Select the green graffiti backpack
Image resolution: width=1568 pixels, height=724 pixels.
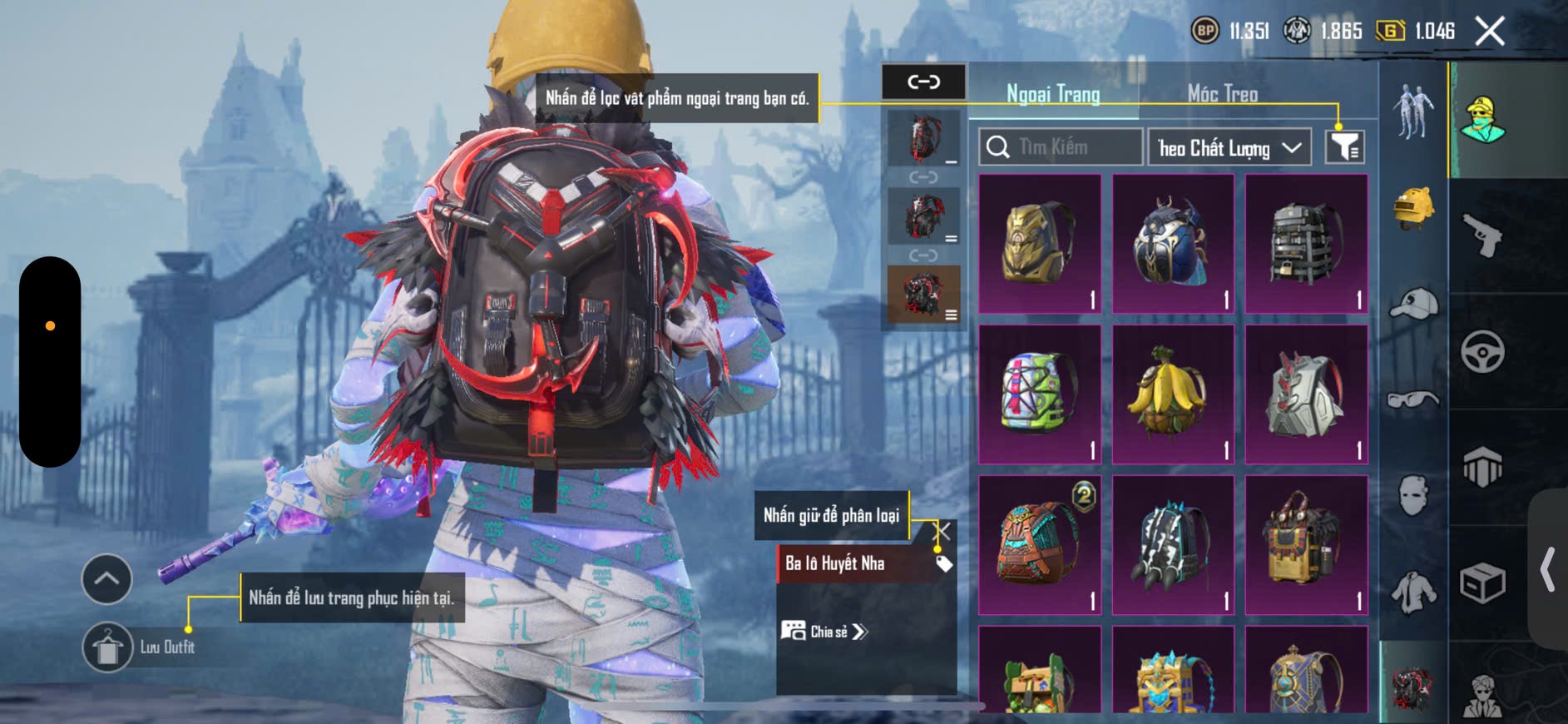click(1040, 394)
